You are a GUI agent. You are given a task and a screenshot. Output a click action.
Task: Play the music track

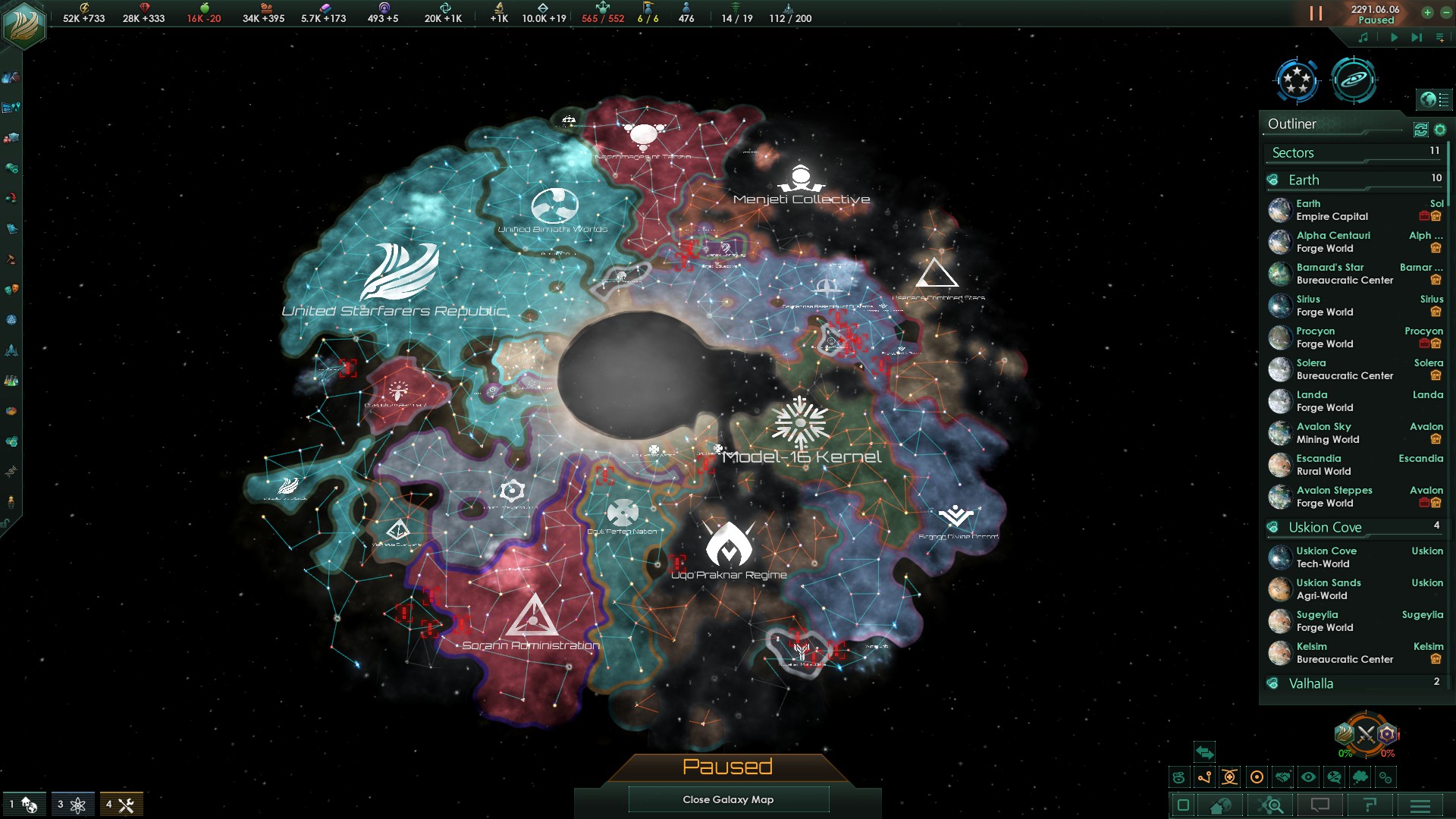click(1394, 37)
